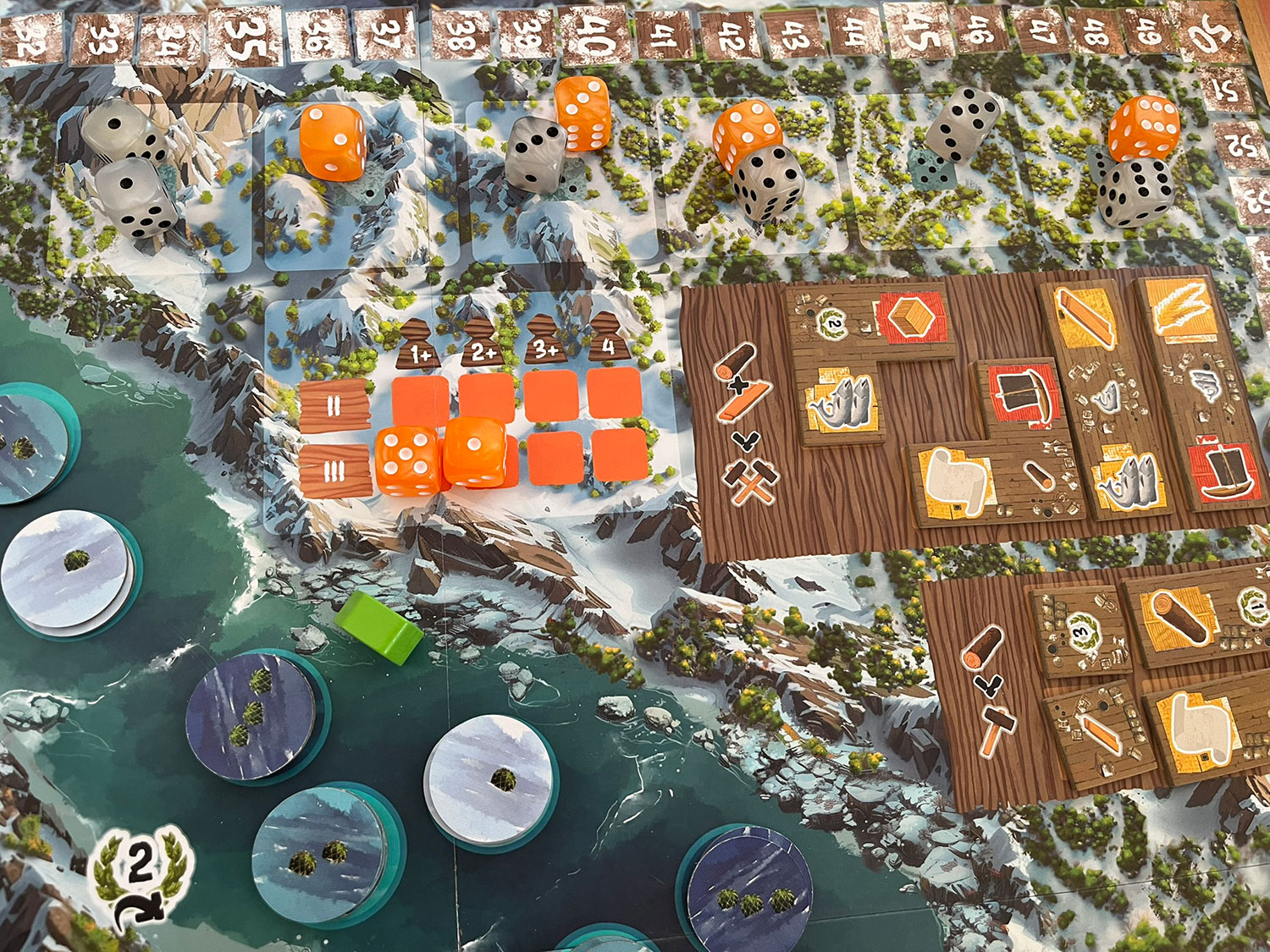Select the 35 space on score track
Screen dimensions: 1270x952
pos(243,38)
